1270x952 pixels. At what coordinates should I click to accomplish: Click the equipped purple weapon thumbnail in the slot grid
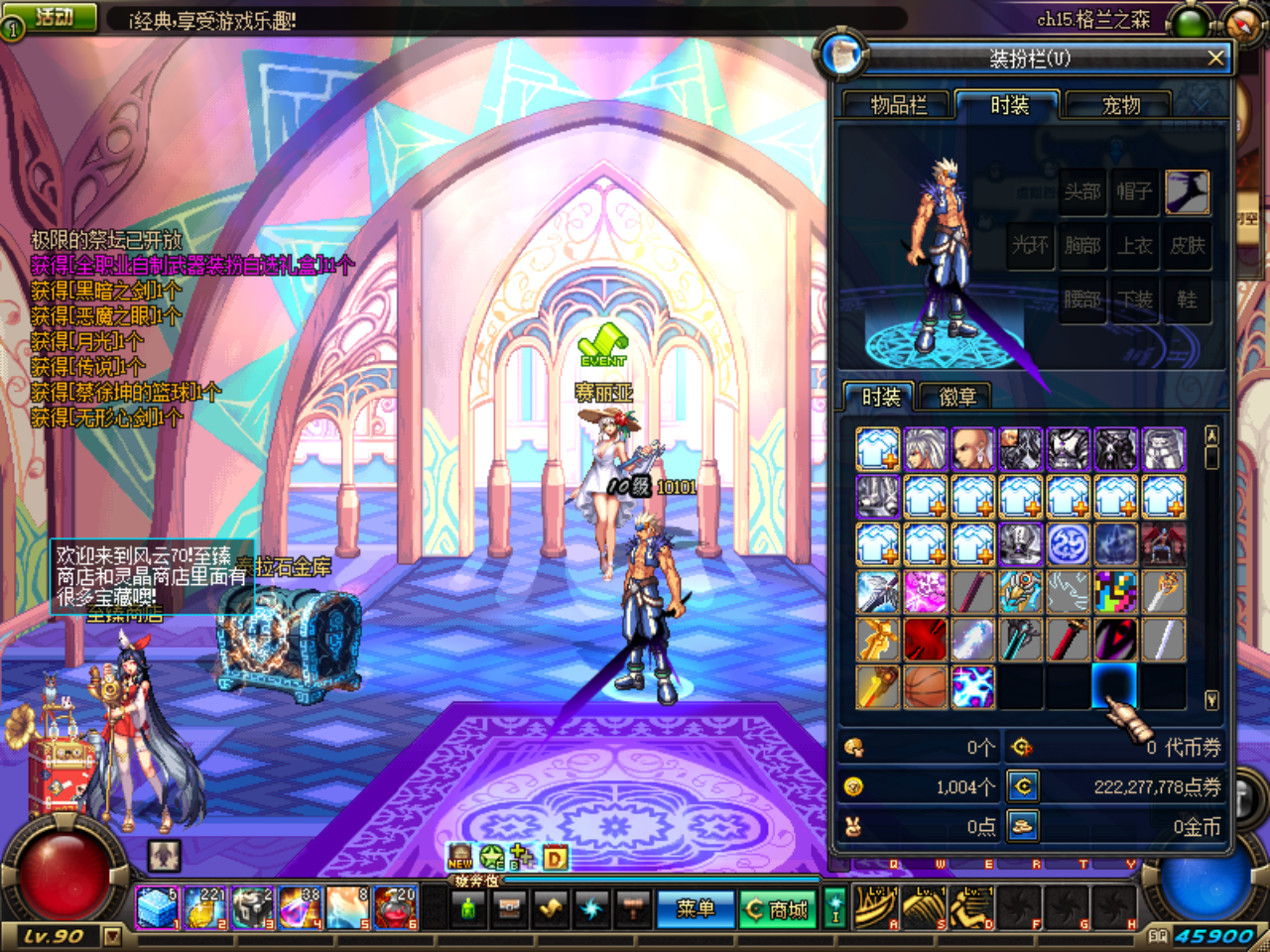[x=1189, y=193]
